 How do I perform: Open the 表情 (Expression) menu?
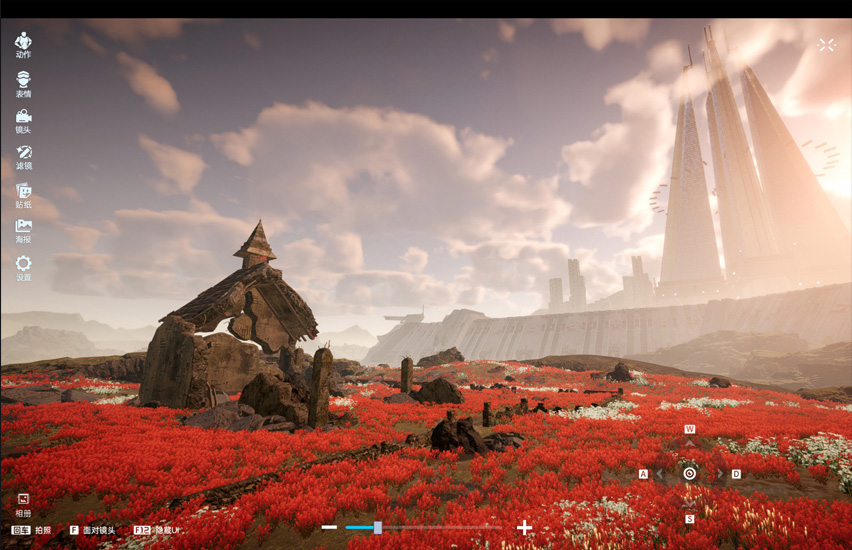pyautogui.click(x=23, y=81)
